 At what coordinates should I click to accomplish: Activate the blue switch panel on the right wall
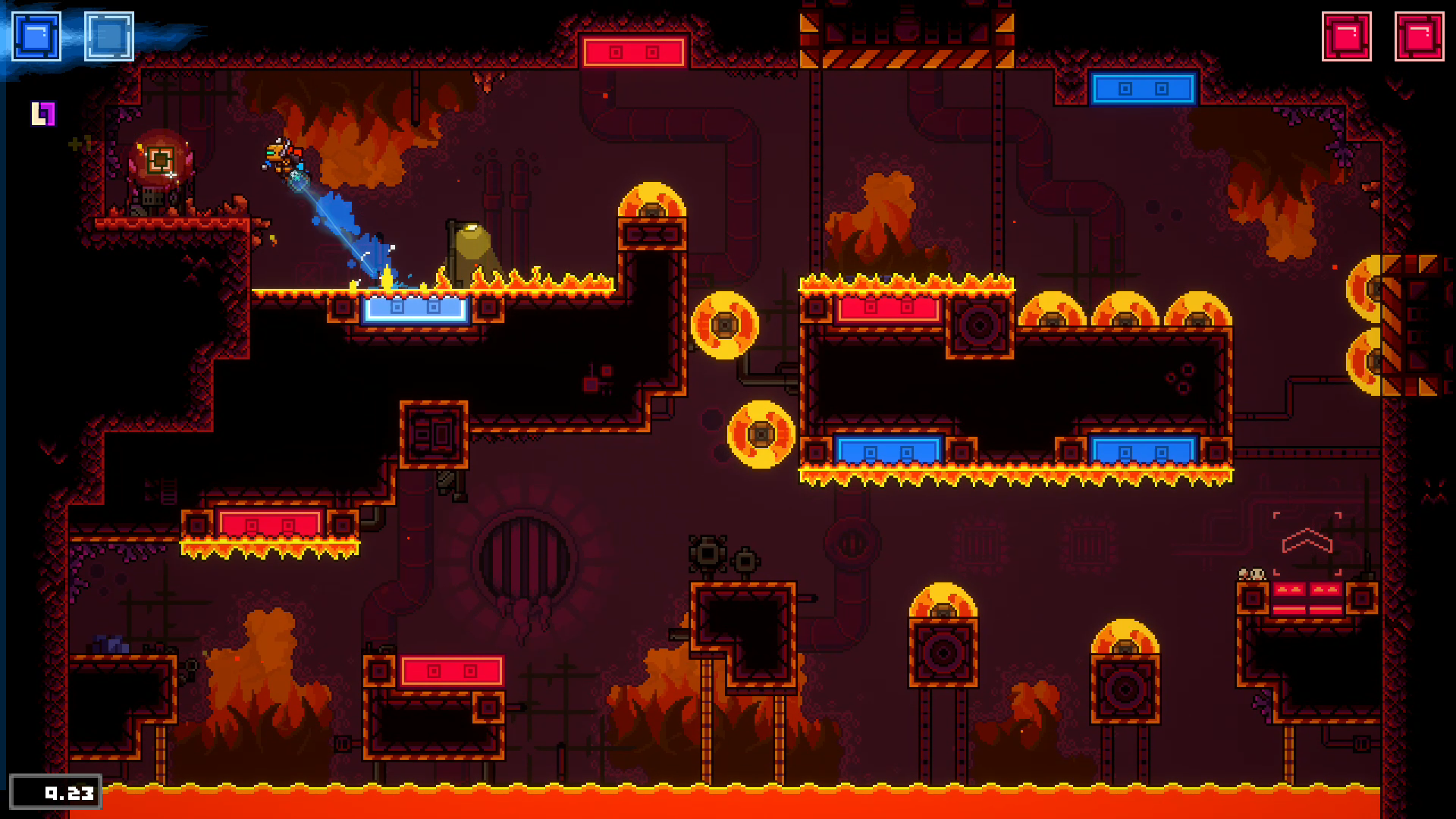pos(1145,89)
